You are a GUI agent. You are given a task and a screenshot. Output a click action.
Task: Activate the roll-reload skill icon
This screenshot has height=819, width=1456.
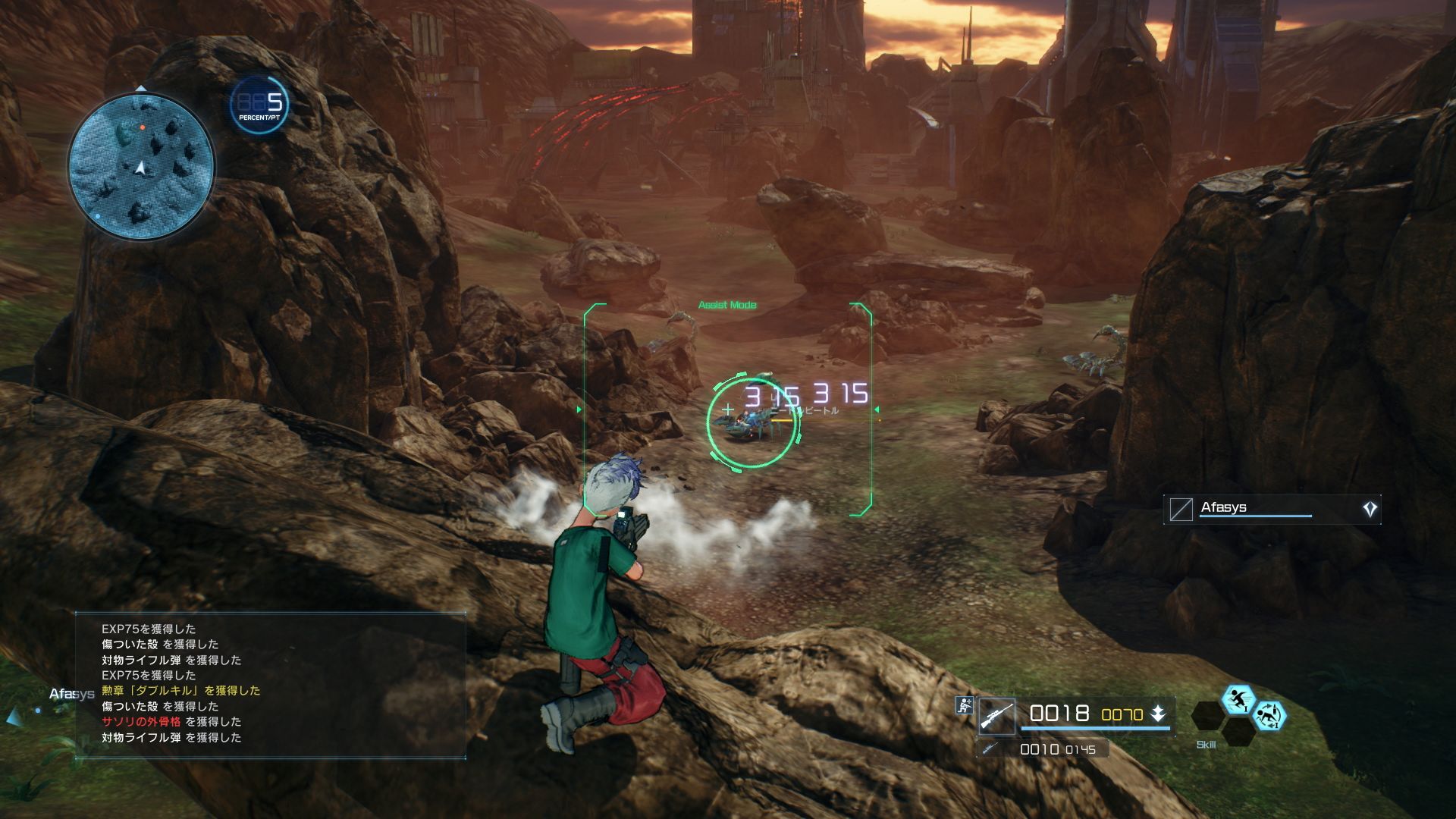(x=1269, y=715)
